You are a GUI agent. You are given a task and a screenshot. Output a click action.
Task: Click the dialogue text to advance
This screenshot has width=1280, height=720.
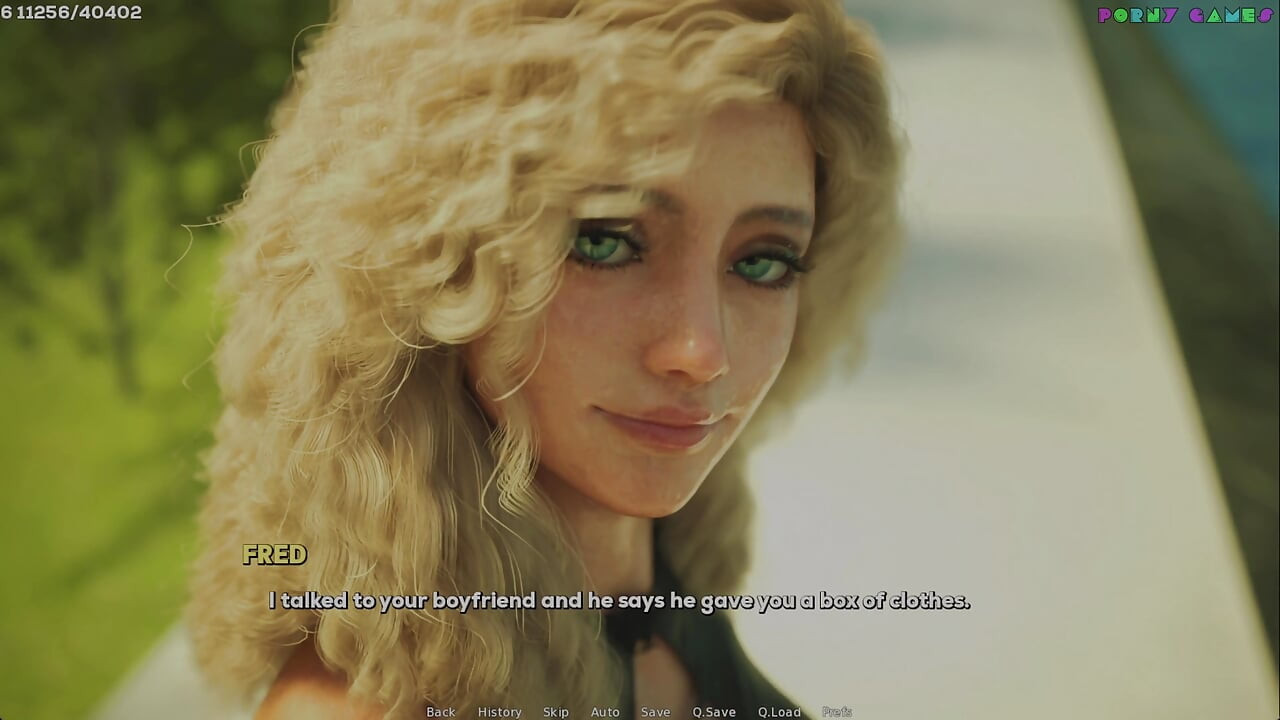[620, 601]
